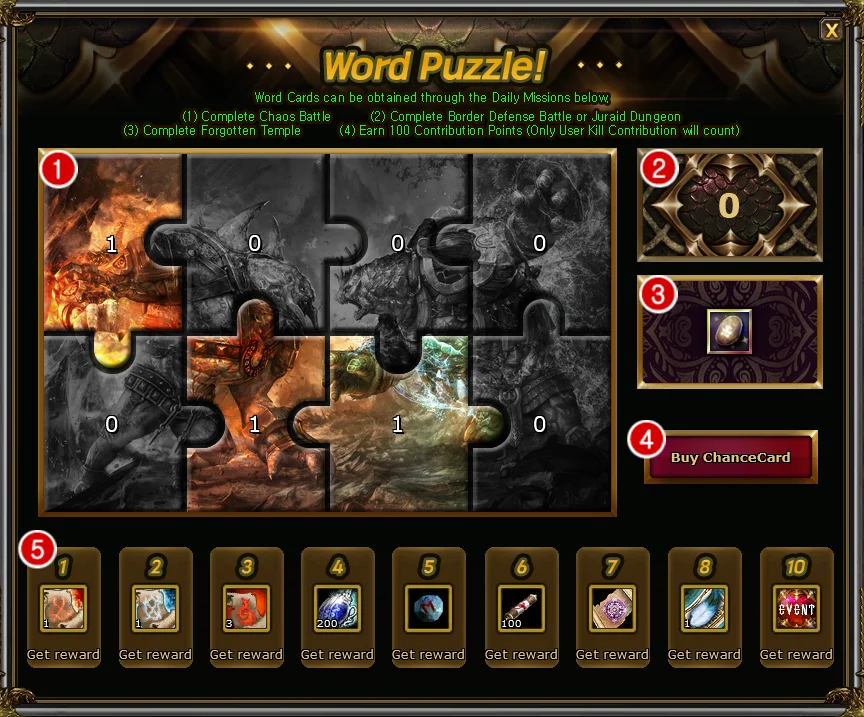864x717 pixels.
Task: Close the Word Puzzle window
Action: 831,30
